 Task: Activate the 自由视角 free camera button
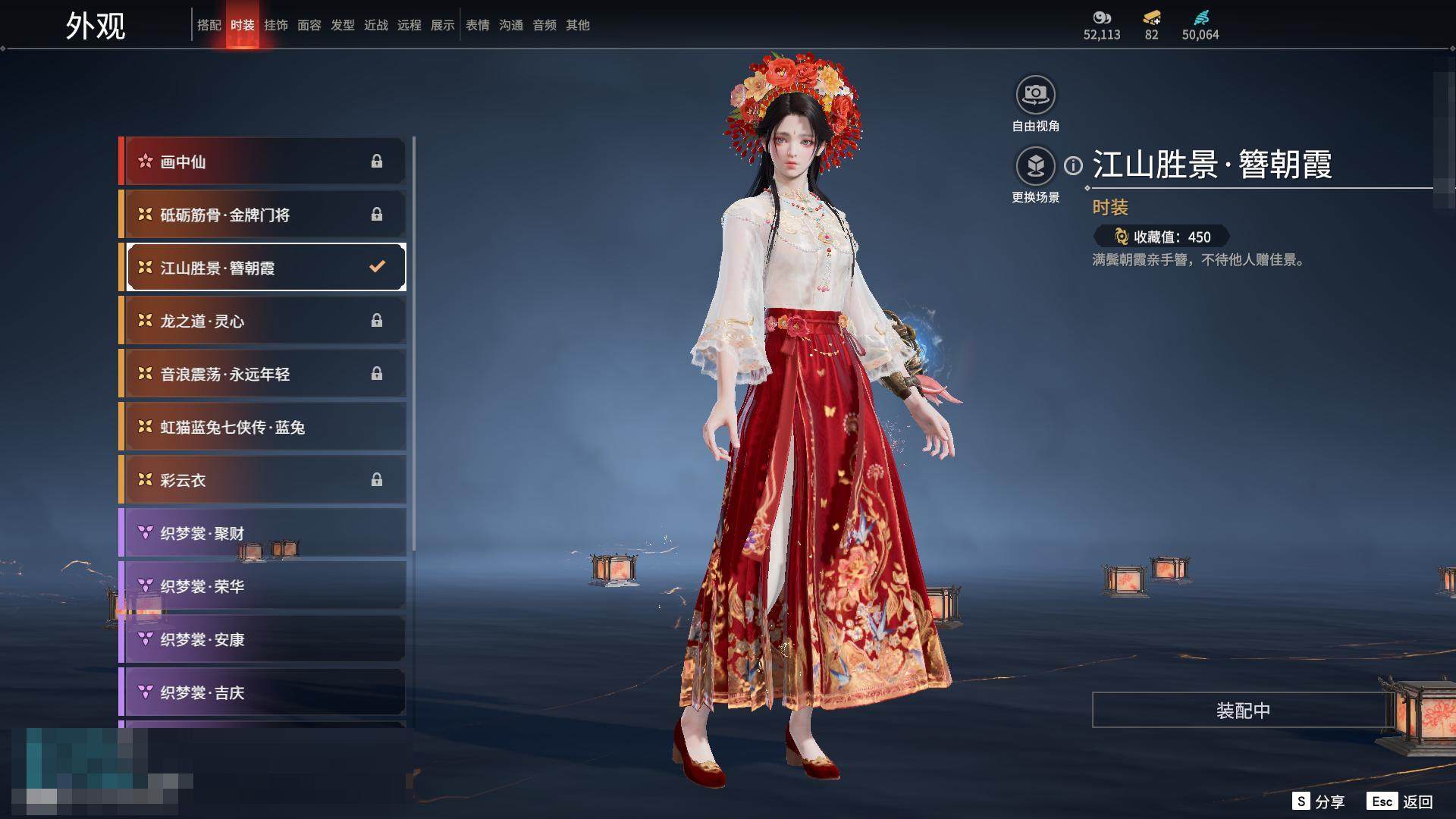tap(1035, 95)
